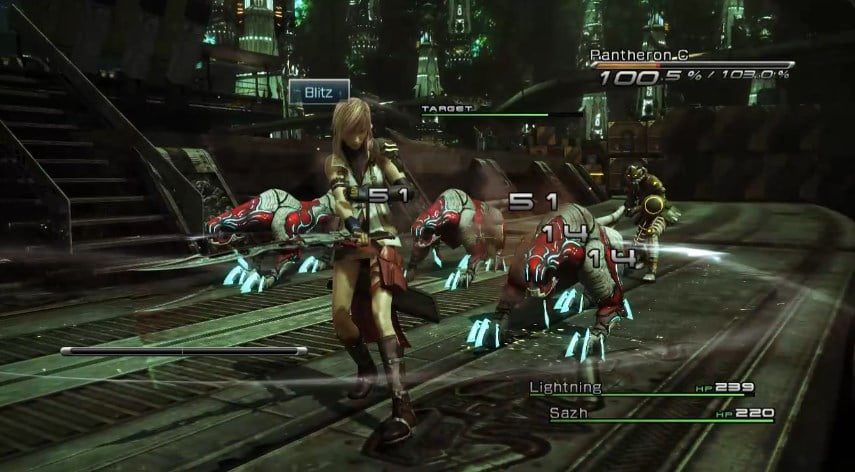Select Lightning's party member row
The height and width of the screenshot is (472, 855).
pyautogui.click(x=640, y=388)
